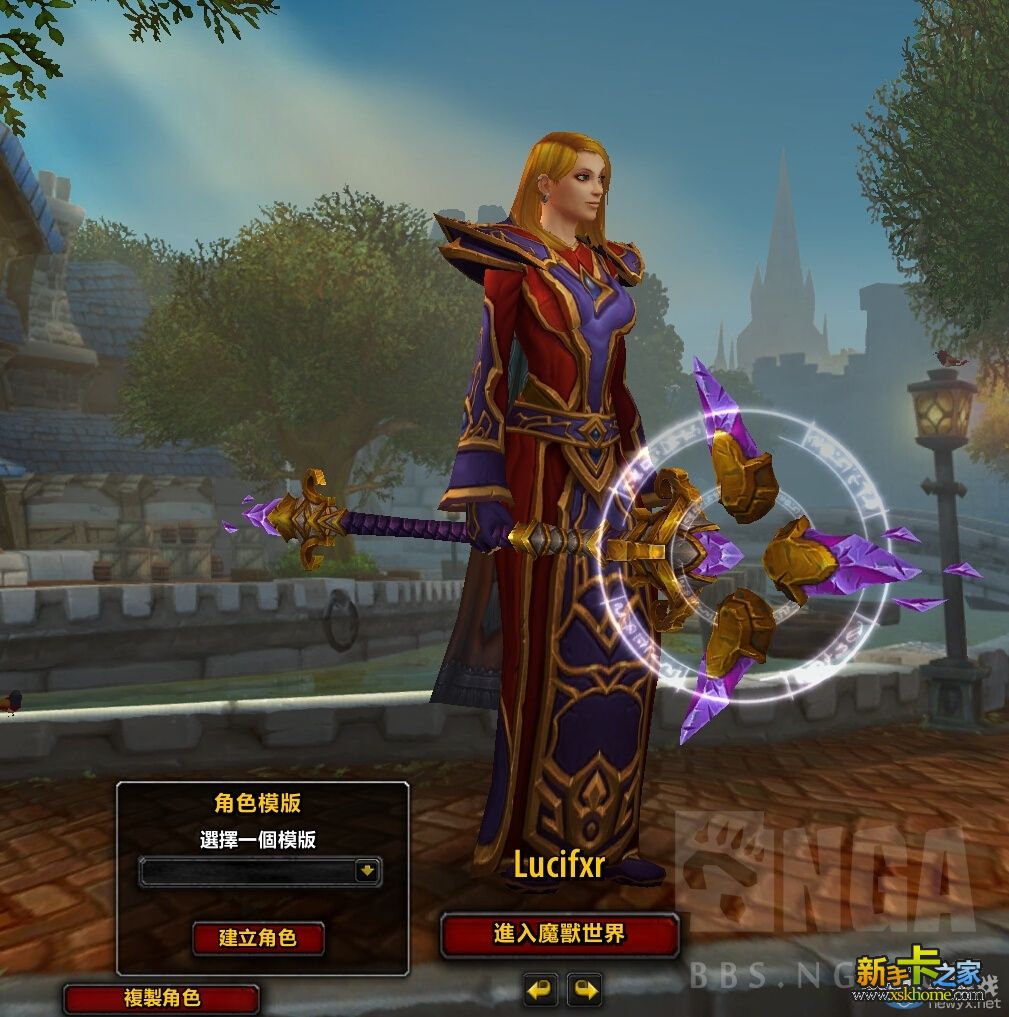The width and height of the screenshot is (1009, 1017).
Task: Rotate character with right arrow button
Action: tap(585, 990)
